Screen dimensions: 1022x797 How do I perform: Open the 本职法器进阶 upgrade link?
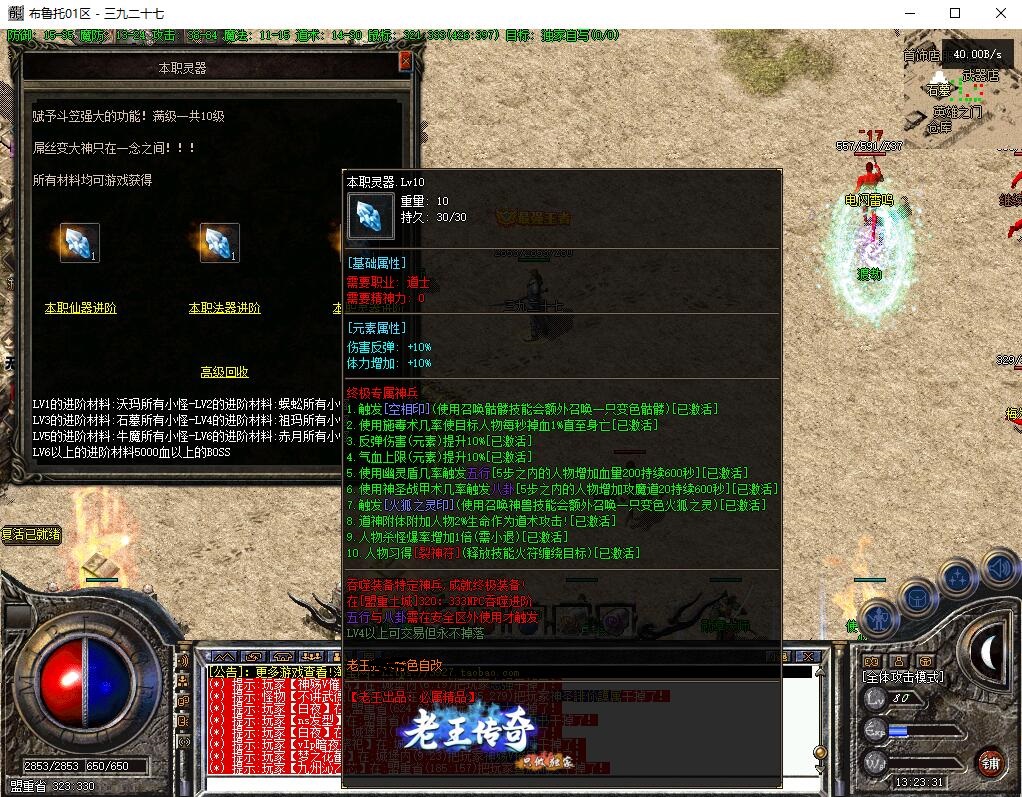tap(224, 308)
